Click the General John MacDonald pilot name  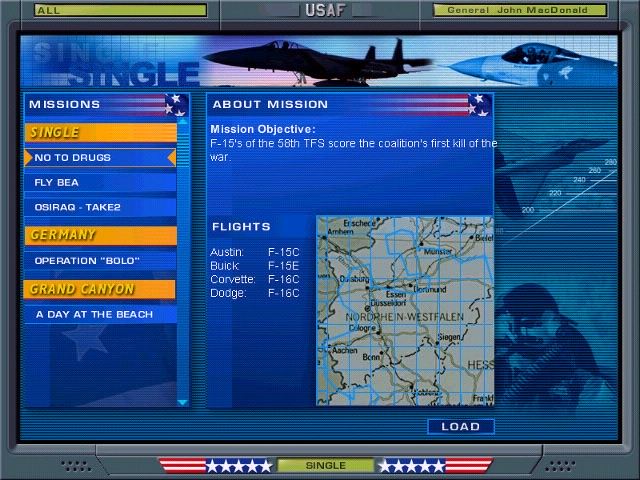point(519,11)
